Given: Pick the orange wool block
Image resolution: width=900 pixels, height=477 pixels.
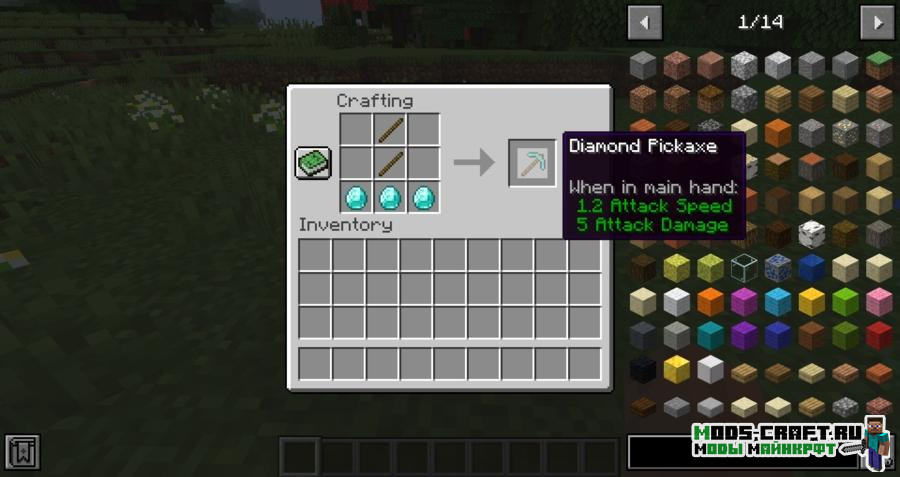Looking at the screenshot, I should click(x=710, y=302).
